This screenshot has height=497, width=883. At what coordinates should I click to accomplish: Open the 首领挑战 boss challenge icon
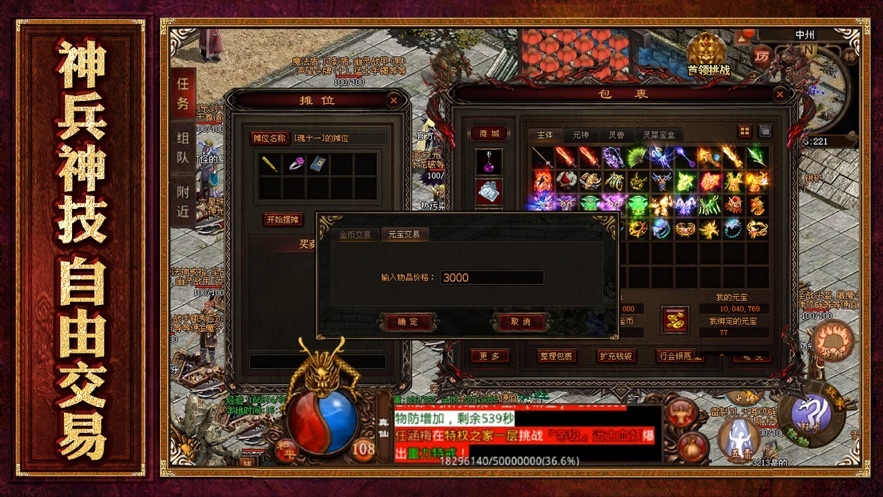(x=708, y=55)
